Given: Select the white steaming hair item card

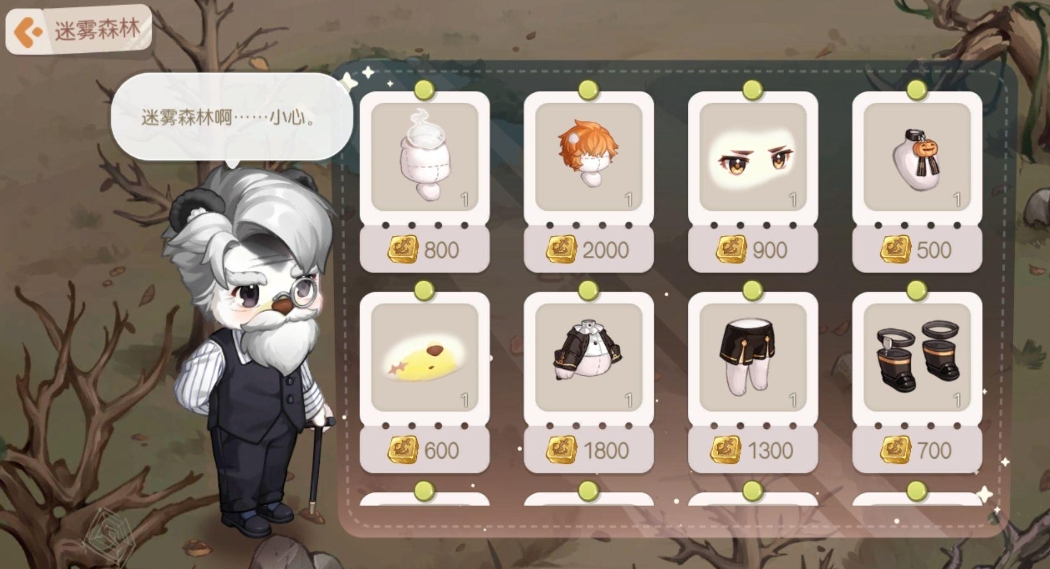Looking at the screenshot, I should pos(424,157).
